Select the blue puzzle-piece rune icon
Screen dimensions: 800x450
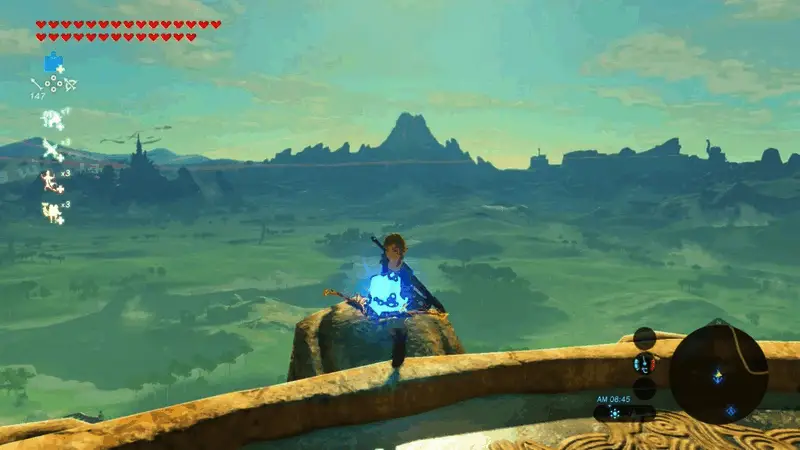pos(53,62)
